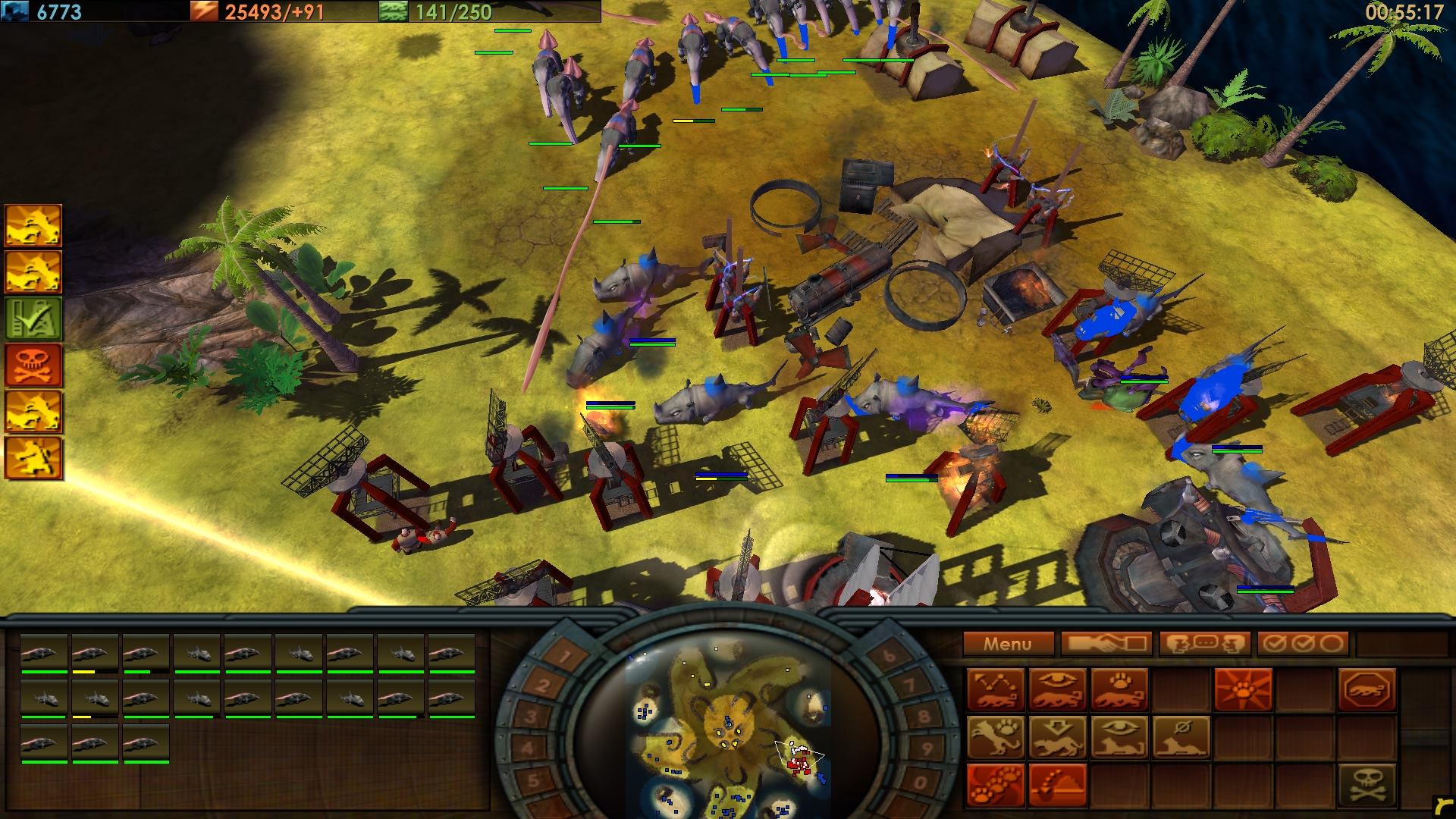Image resolution: width=1456 pixels, height=819 pixels.
Task: Click the red skull icon on left sidebar
Action: point(34,363)
